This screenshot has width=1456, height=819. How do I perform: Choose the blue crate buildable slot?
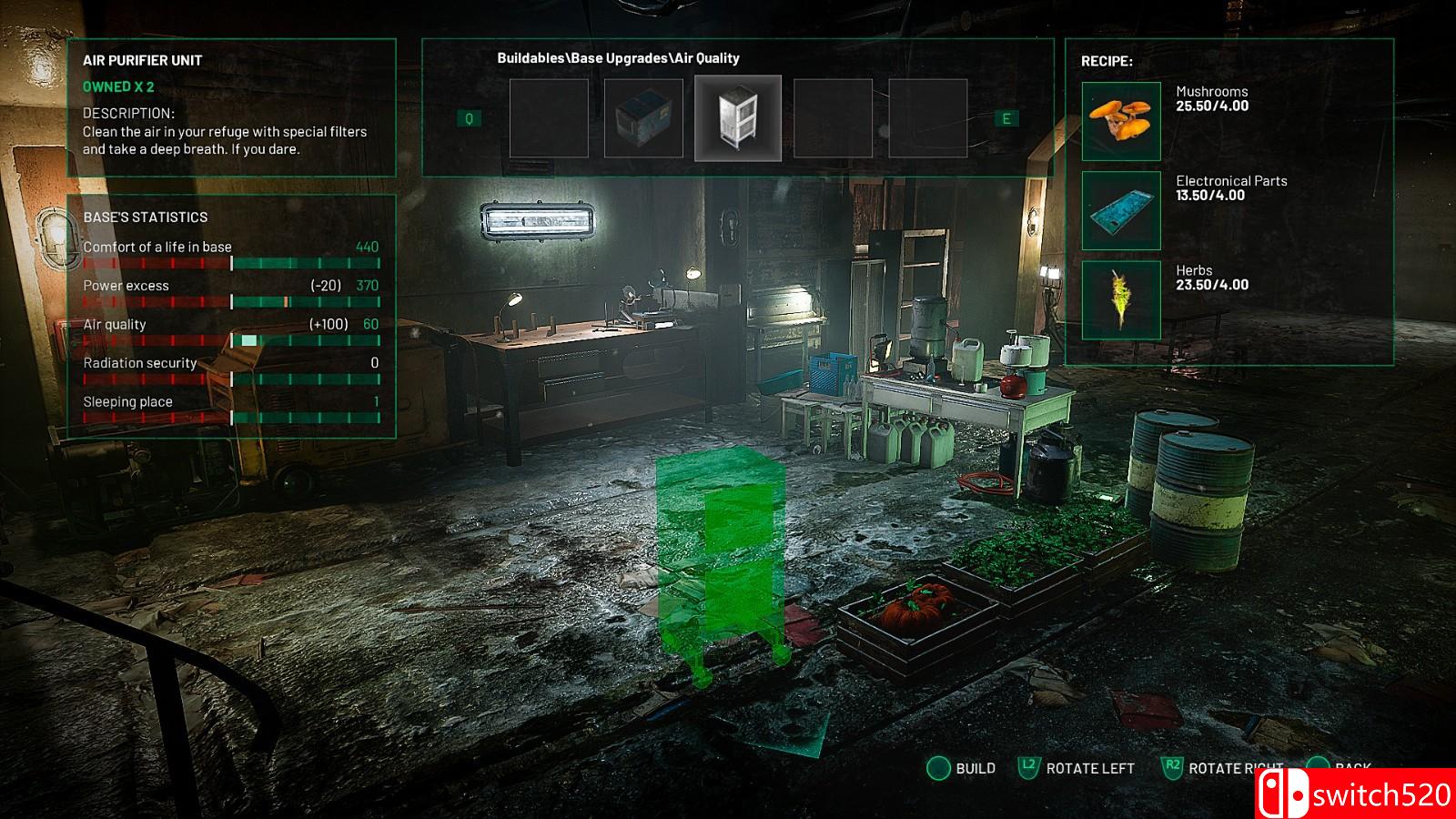(643, 118)
